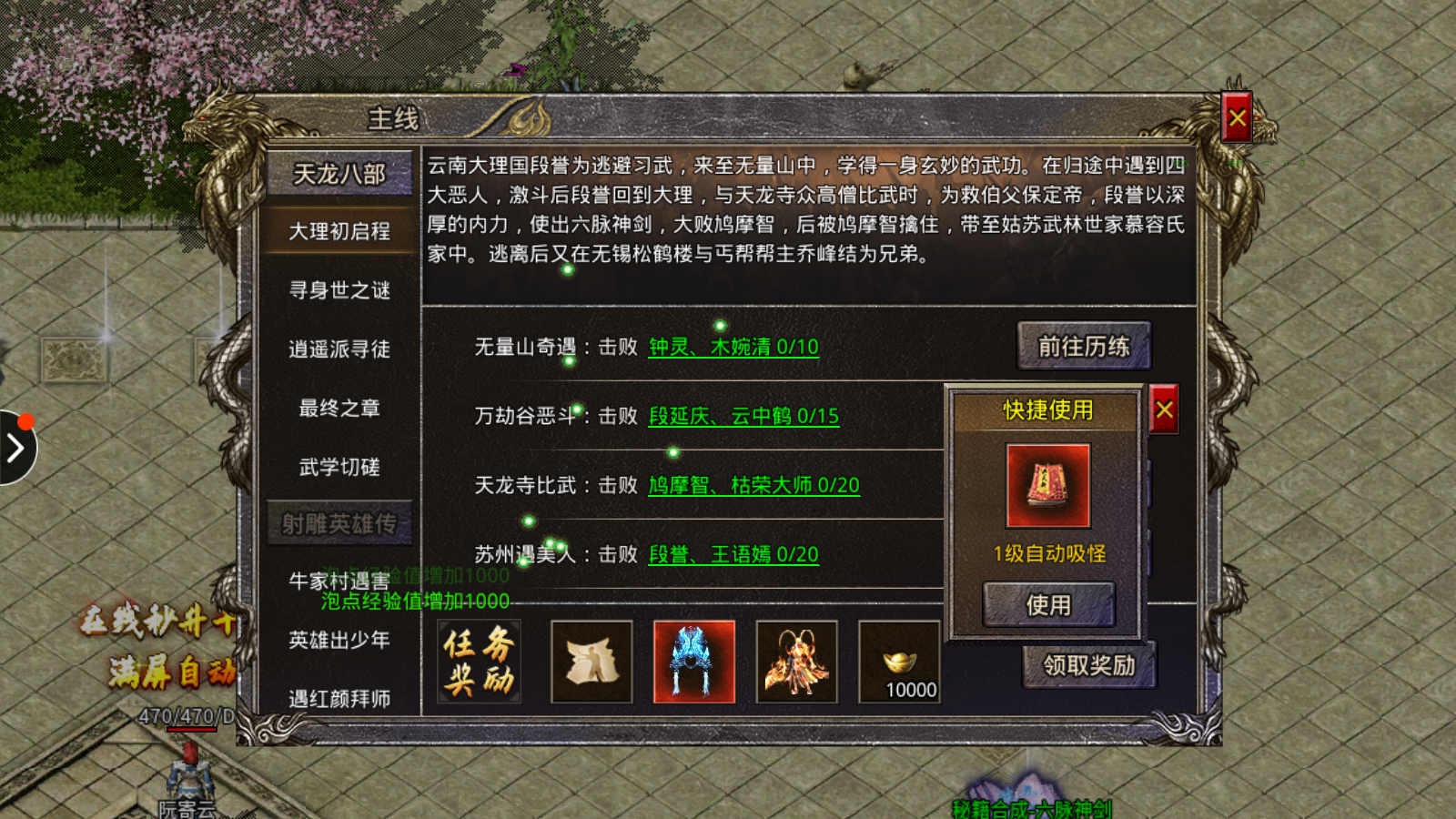The width and height of the screenshot is (1456, 819).
Task: Click the 任务奖励 golden emblem
Action: tap(476, 662)
